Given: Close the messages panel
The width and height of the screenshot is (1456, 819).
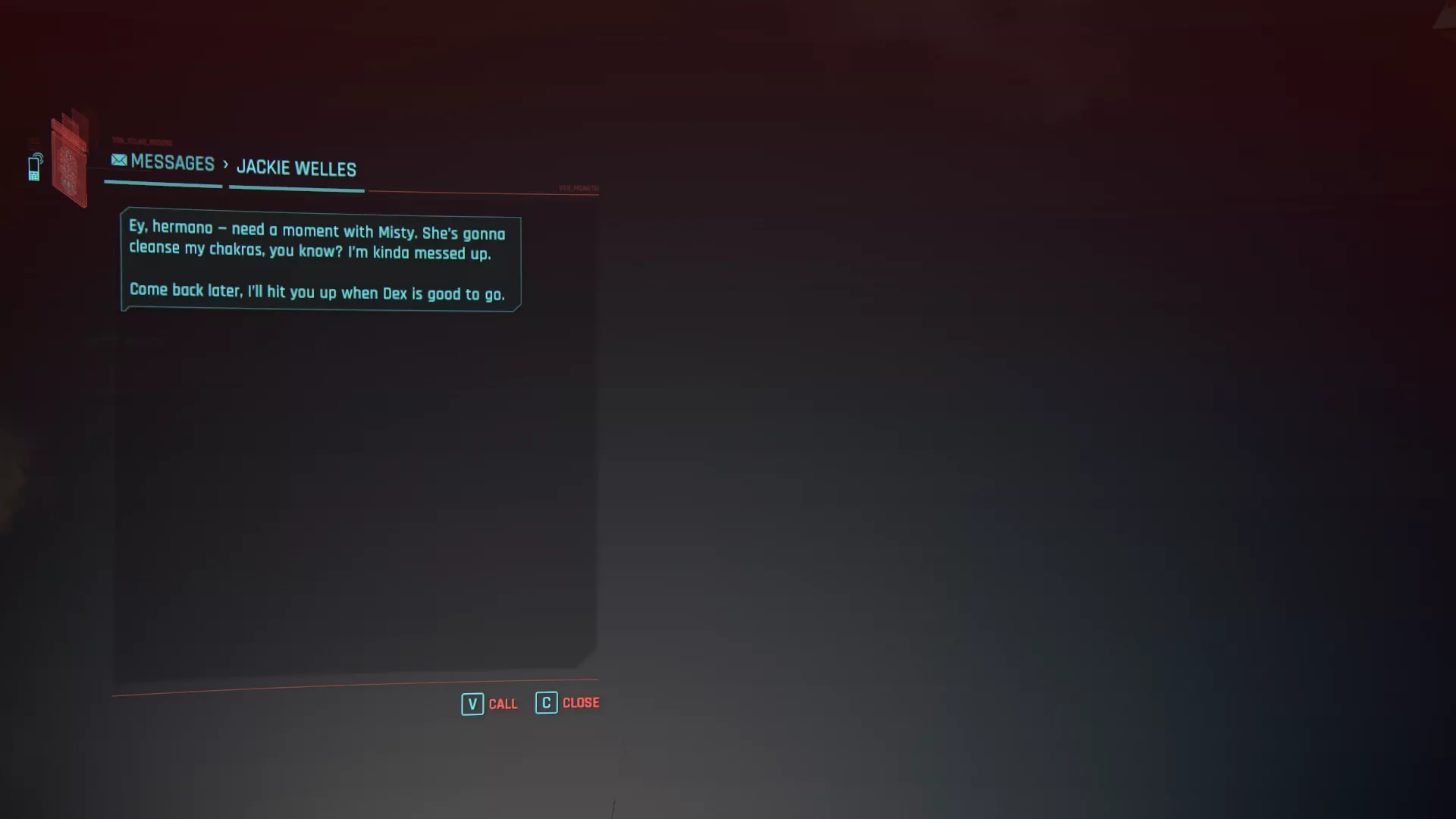Looking at the screenshot, I should (567, 703).
